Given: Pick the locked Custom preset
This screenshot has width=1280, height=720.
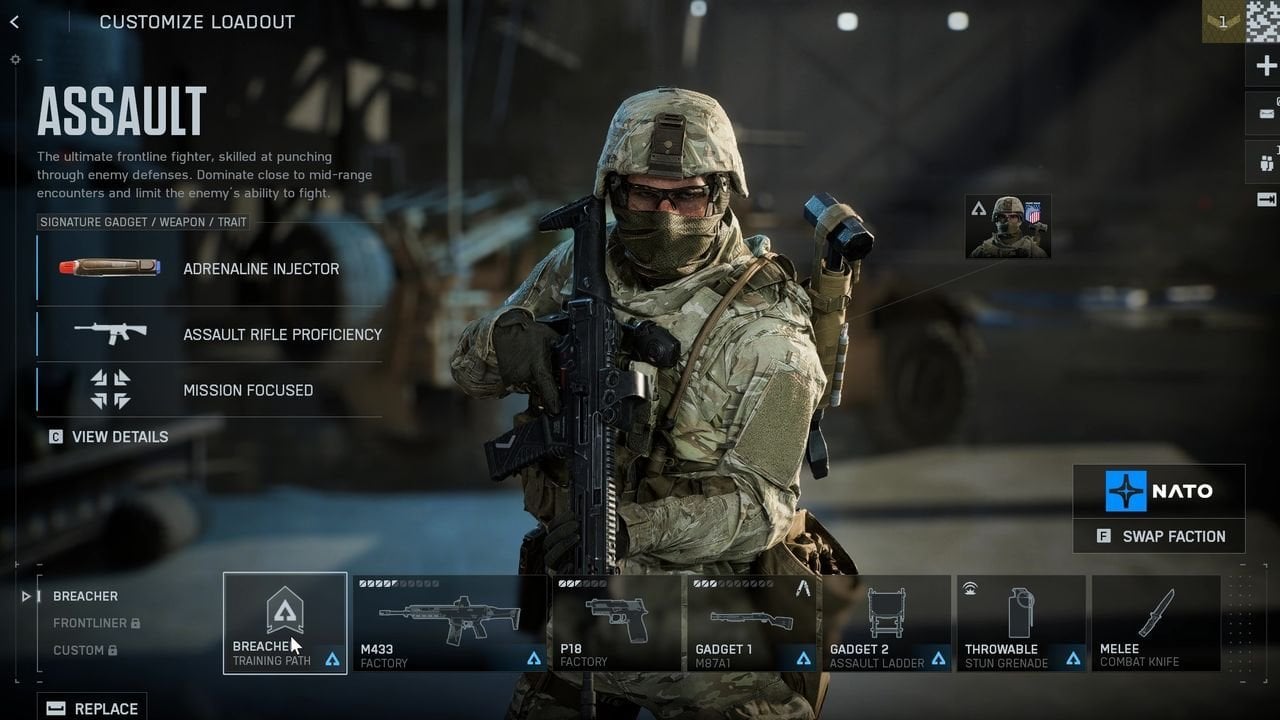Looking at the screenshot, I should [x=78, y=650].
